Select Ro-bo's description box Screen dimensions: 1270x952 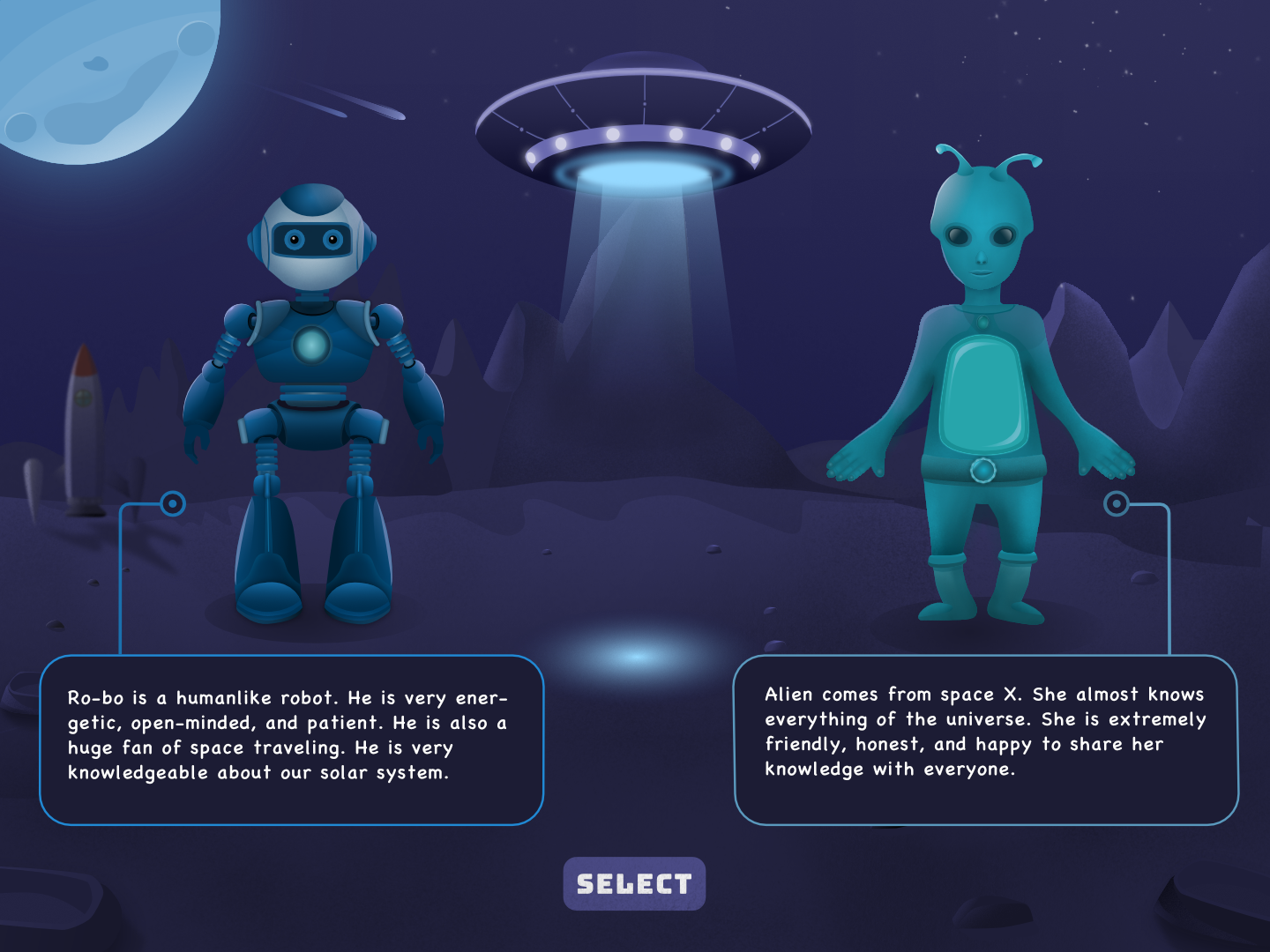coord(291,739)
